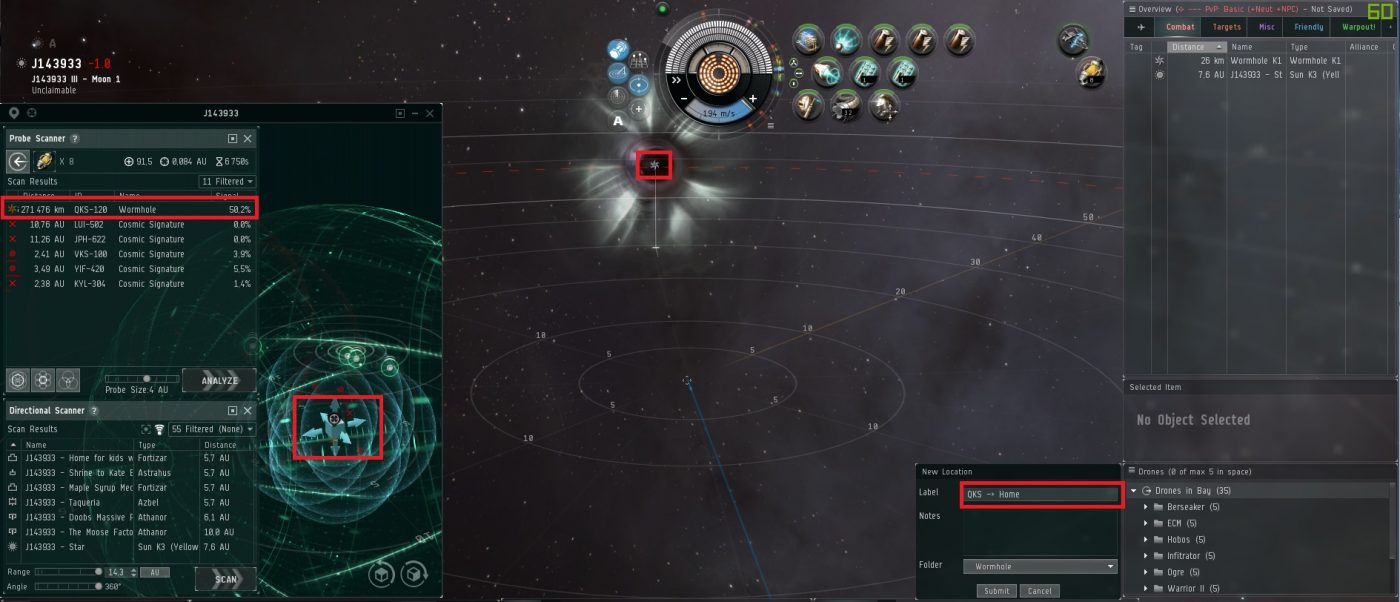
Task: Click the Label field containing QKS -> Home
Action: coord(1040,494)
